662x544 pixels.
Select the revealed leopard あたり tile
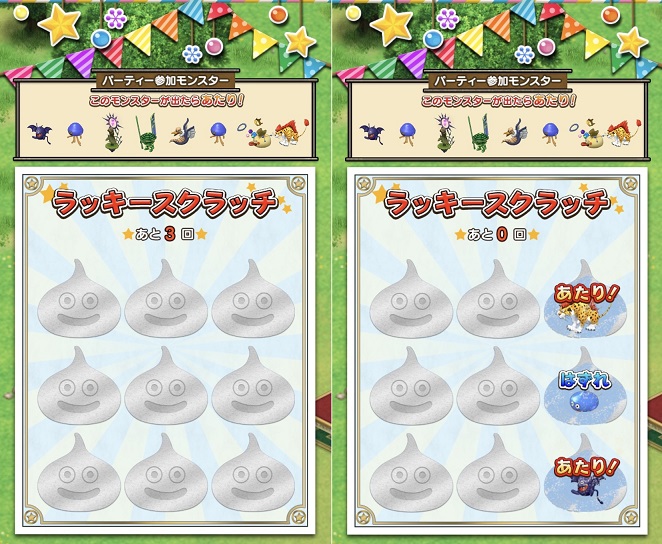[x=584, y=305]
